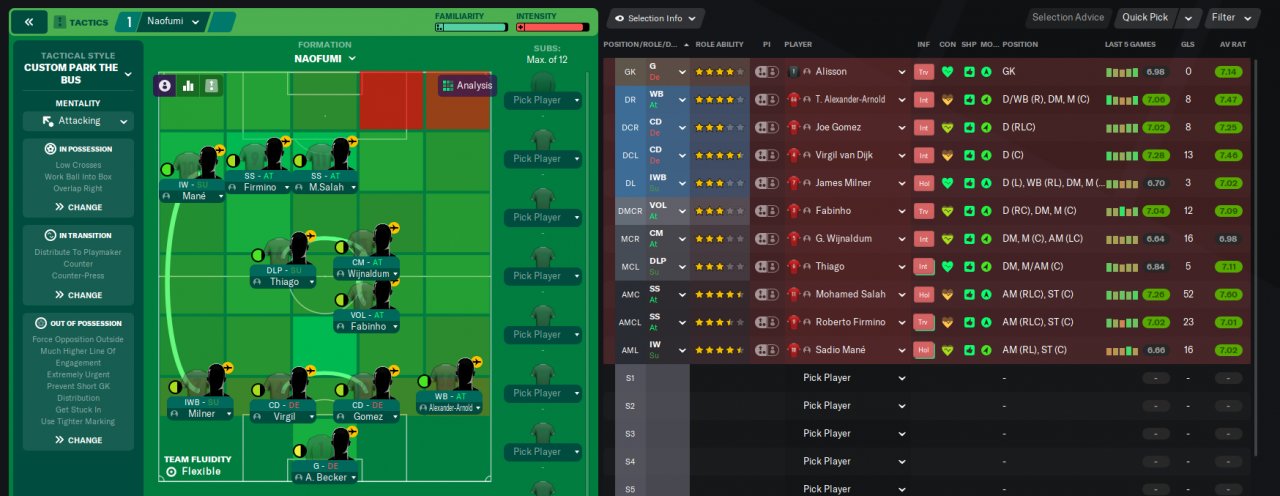The image size is (1280, 496).
Task: Open the Naofumi formation dropdown
Action: [325, 58]
